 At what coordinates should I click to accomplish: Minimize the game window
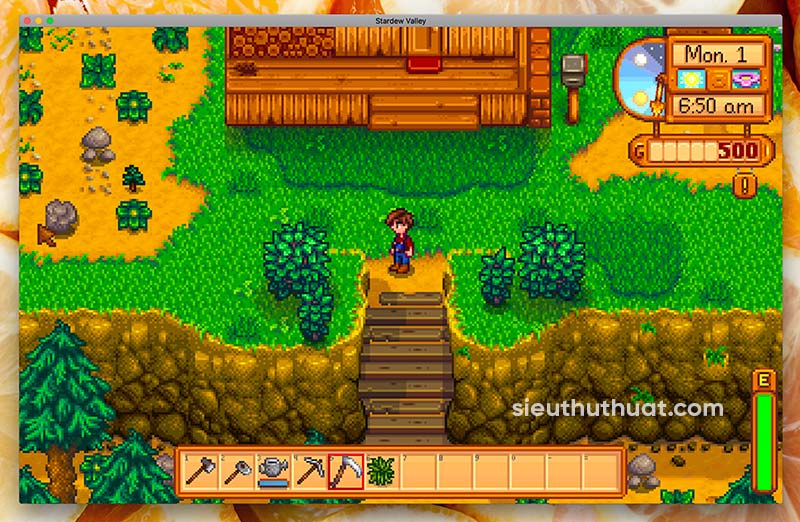38,20
